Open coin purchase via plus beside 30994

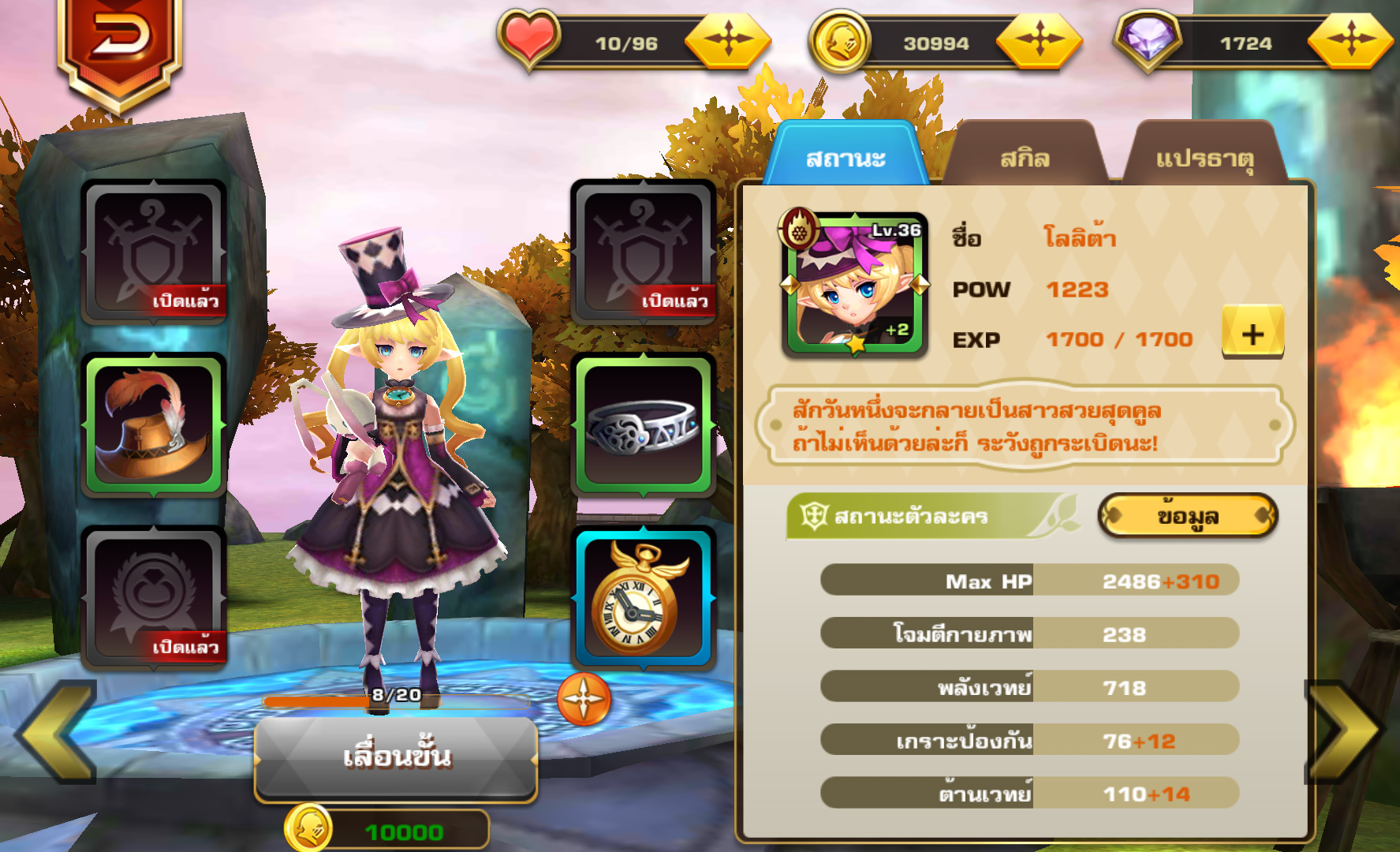1040,41
